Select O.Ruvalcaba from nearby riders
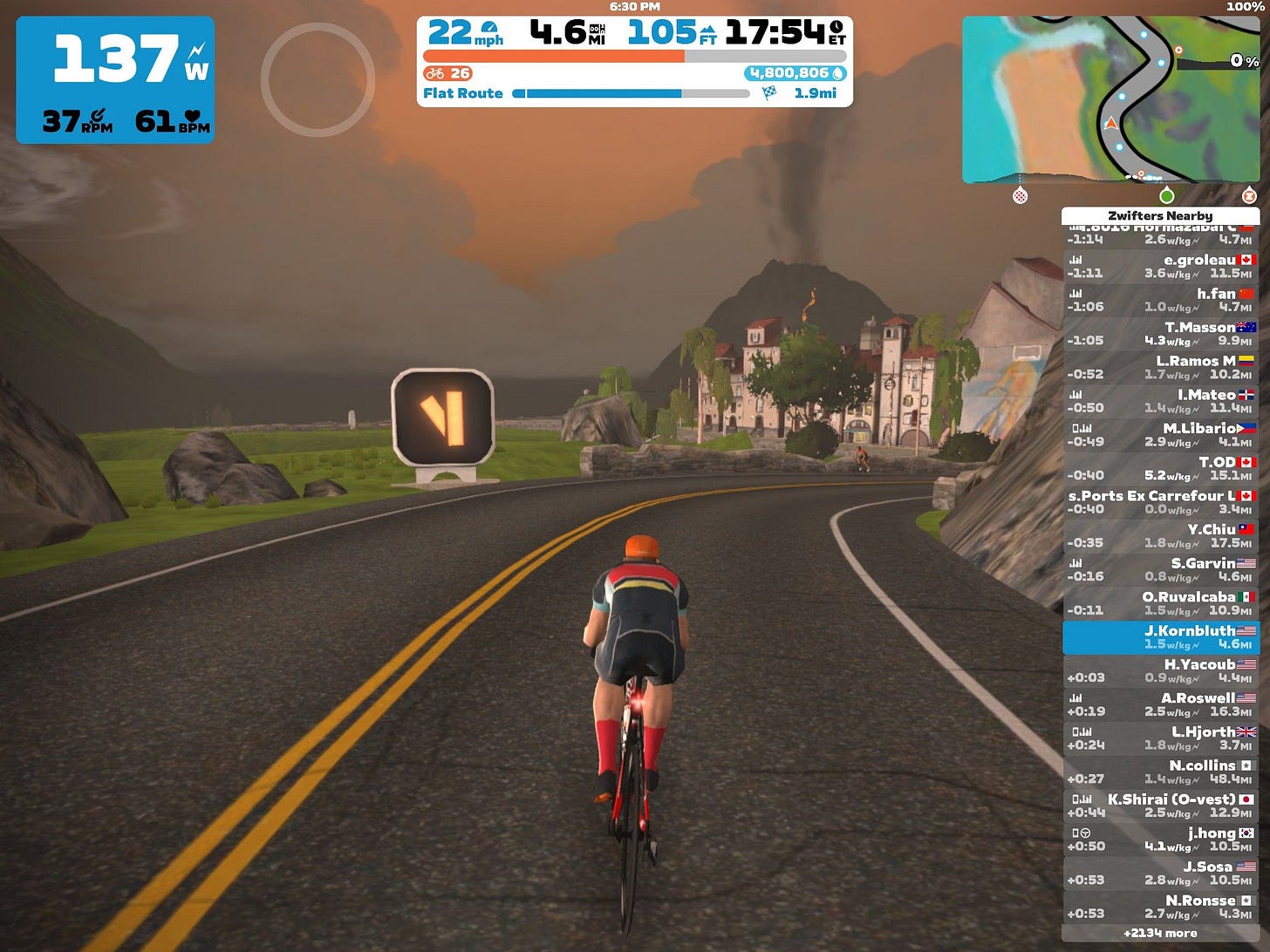Viewport: 1270px width, 952px height. click(1160, 603)
